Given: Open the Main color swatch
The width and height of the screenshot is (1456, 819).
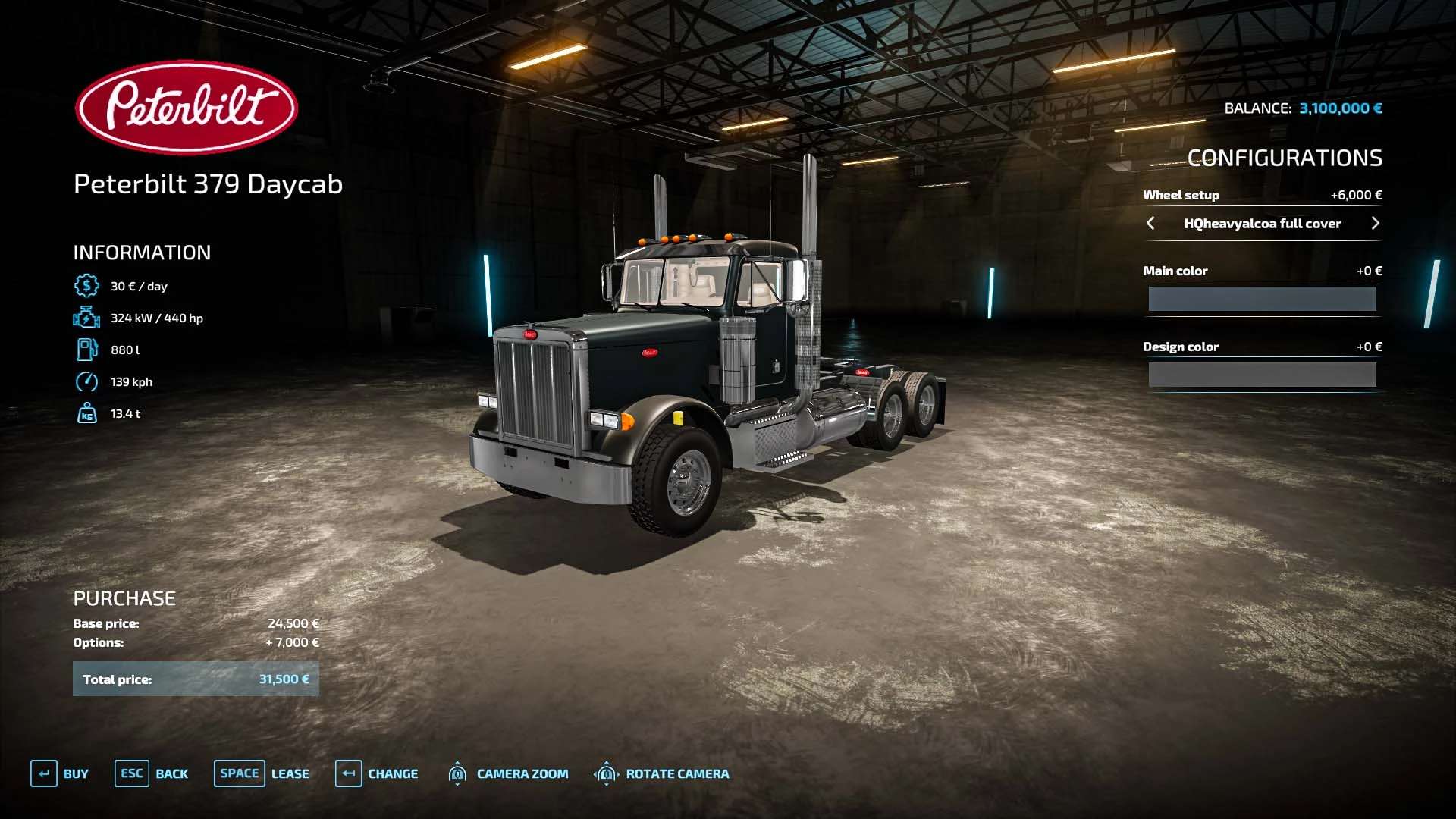Looking at the screenshot, I should tap(1262, 299).
